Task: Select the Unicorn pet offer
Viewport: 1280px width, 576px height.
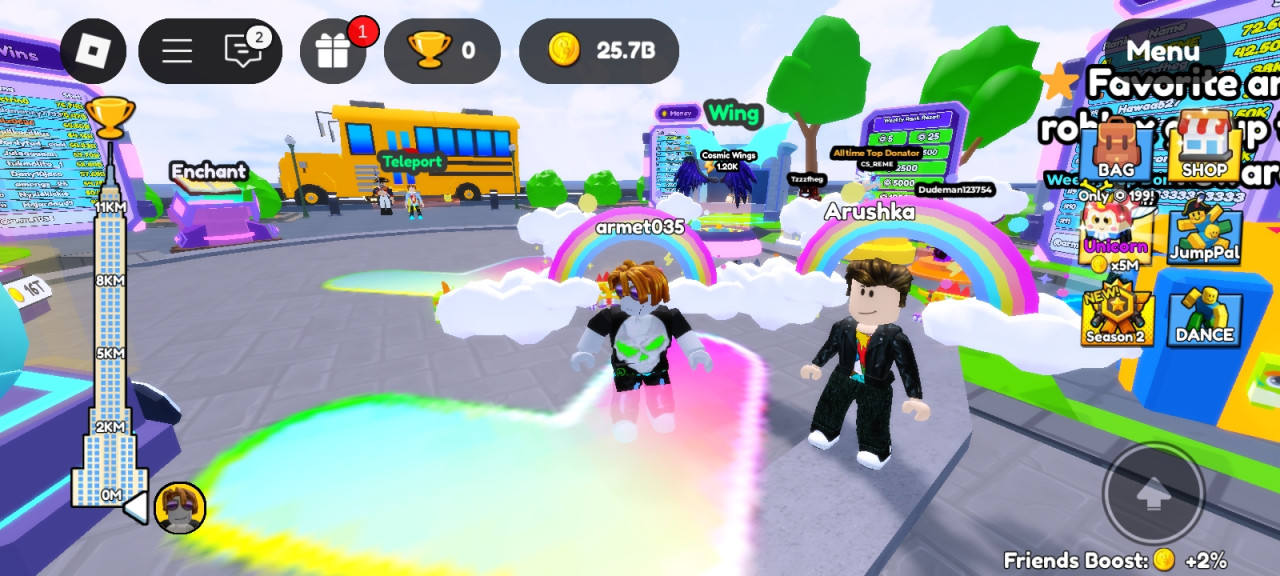Action: point(1115,237)
